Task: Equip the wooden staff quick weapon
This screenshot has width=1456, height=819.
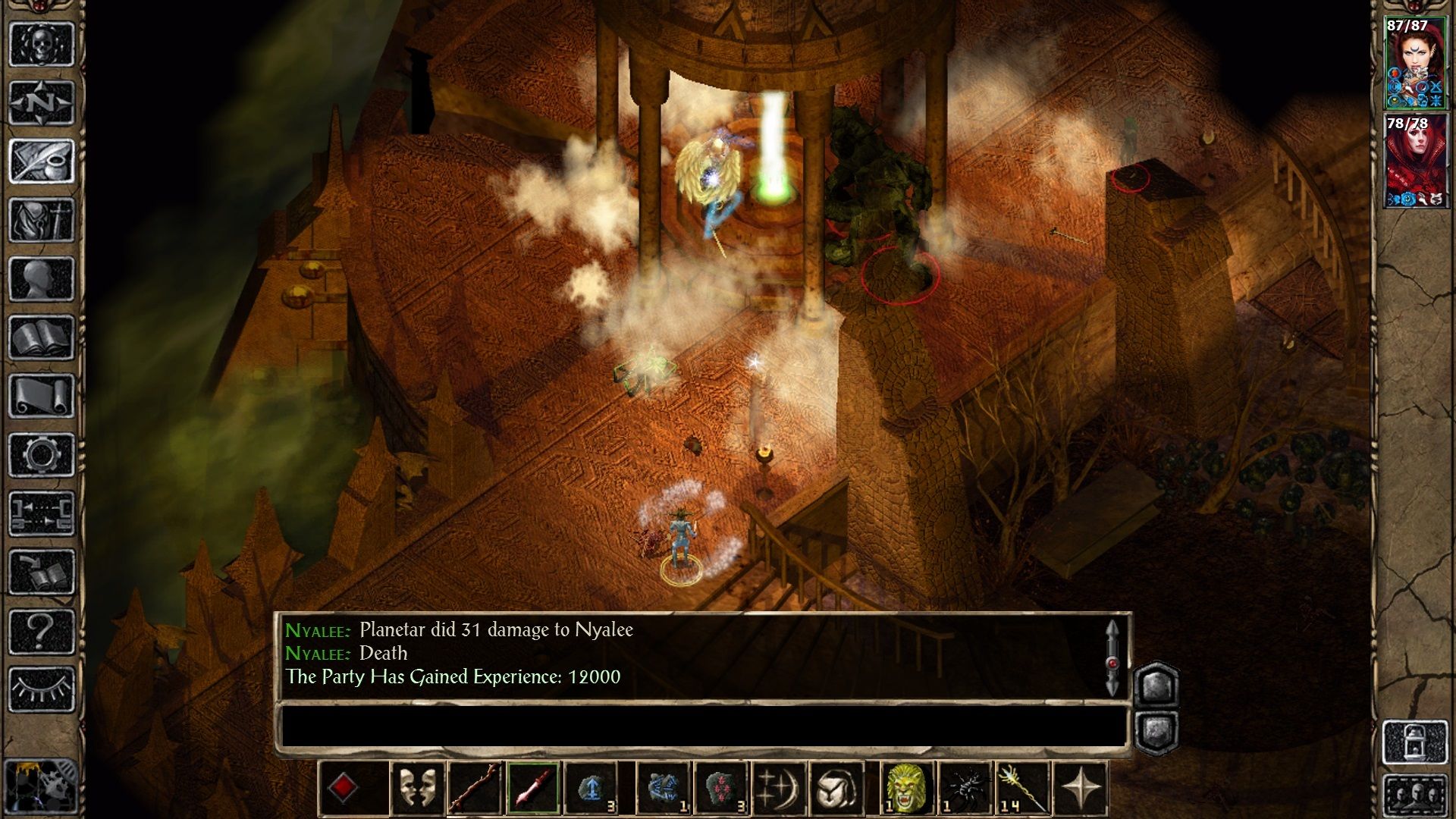Action: [x=475, y=789]
